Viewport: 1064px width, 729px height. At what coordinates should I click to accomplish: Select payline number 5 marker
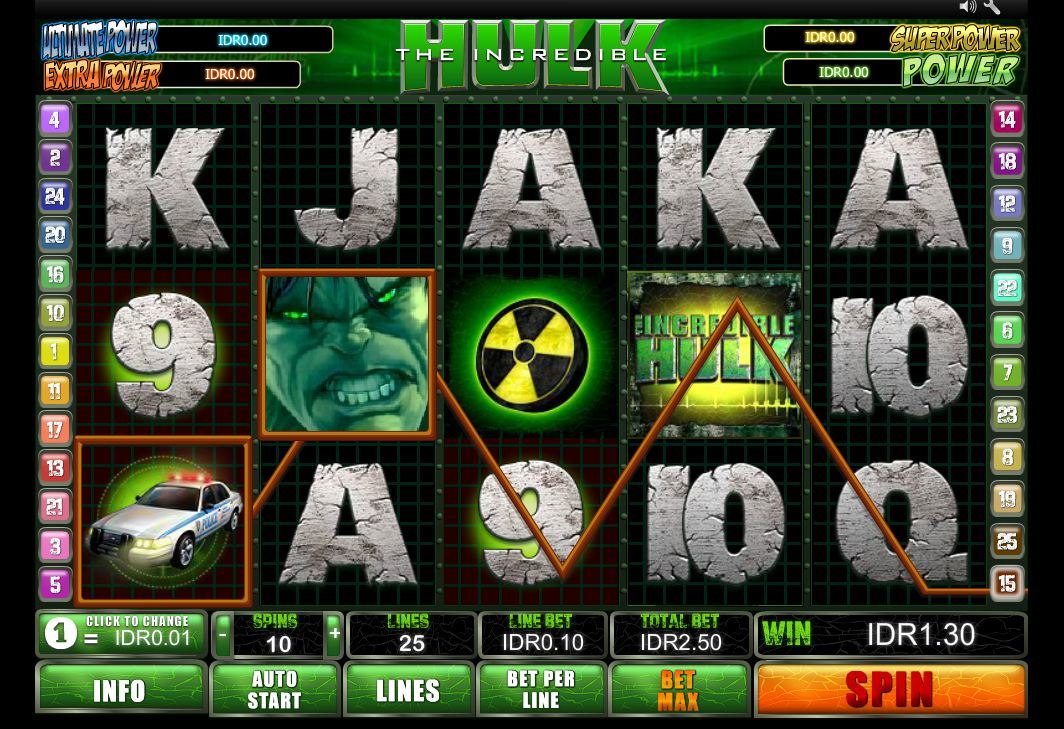click(55, 583)
